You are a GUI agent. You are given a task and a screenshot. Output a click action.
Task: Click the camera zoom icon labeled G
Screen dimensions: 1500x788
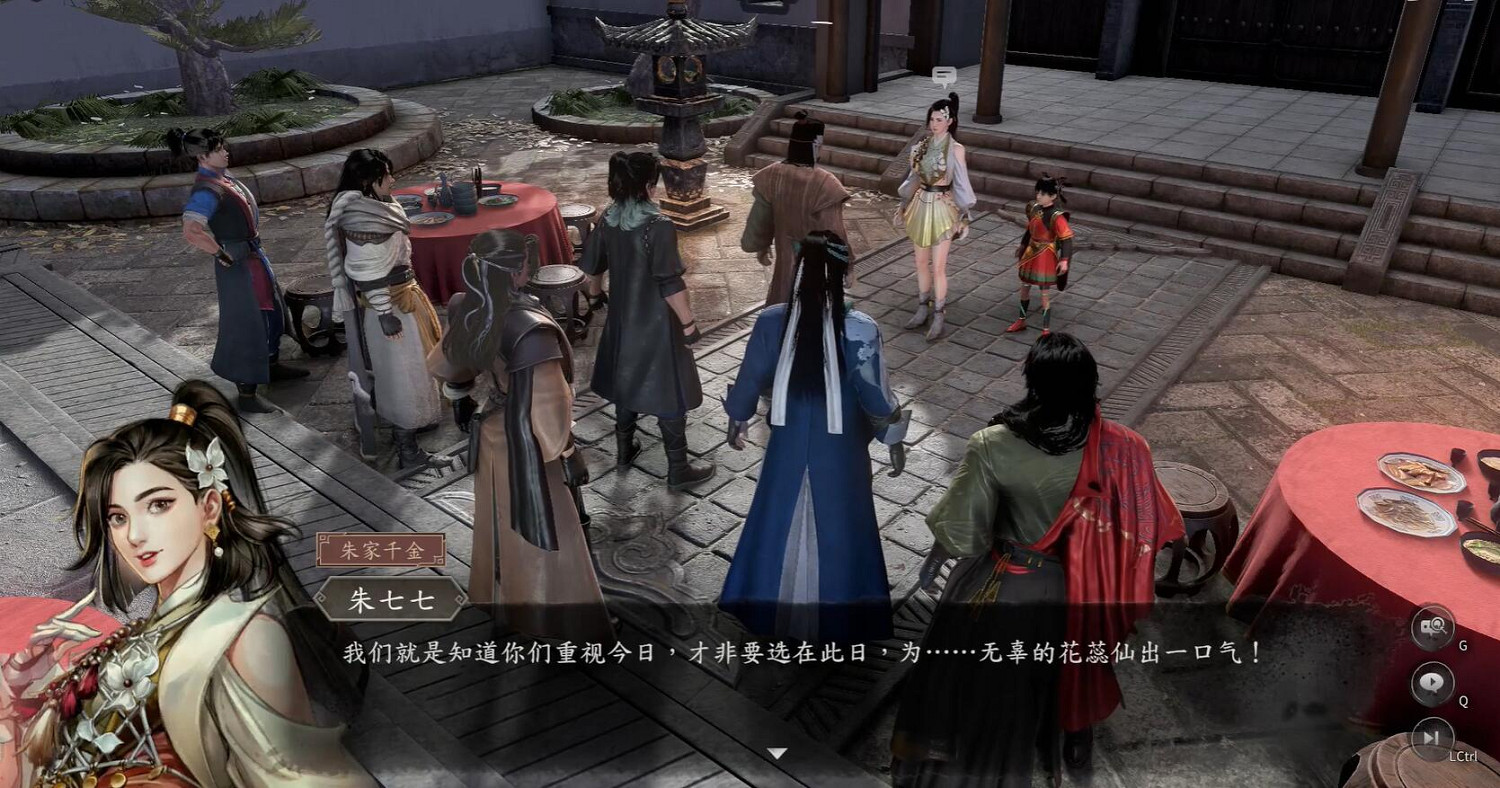(1434, 627)
